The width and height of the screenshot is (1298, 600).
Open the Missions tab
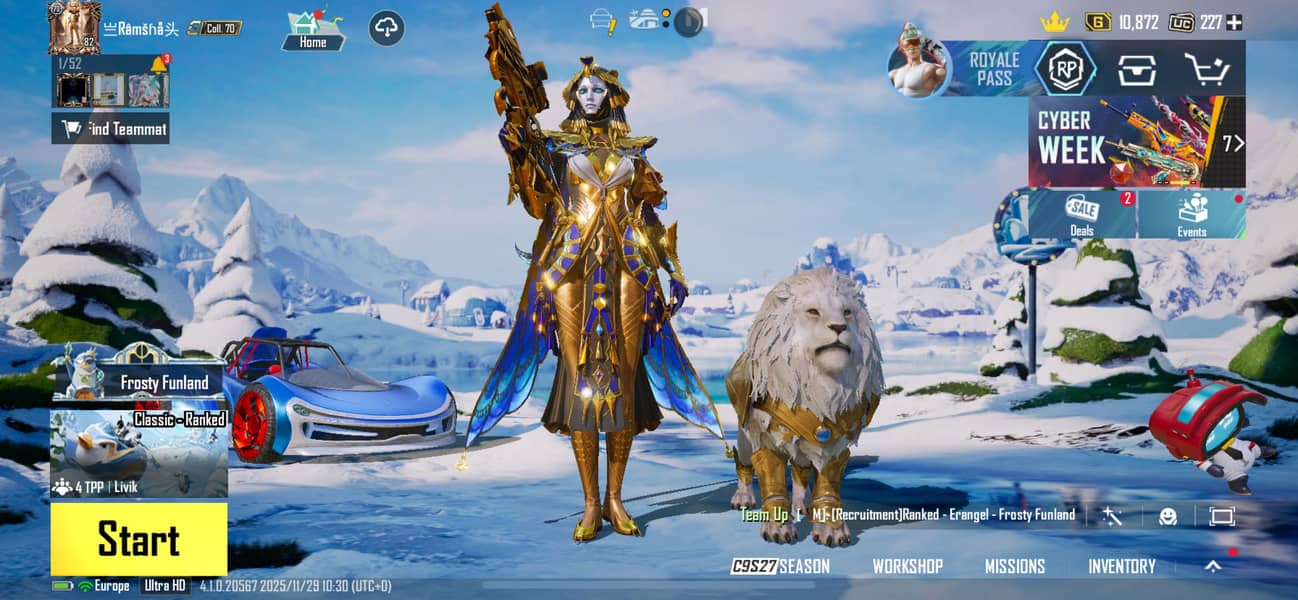pyautogui.click(x=1014, y=566)
